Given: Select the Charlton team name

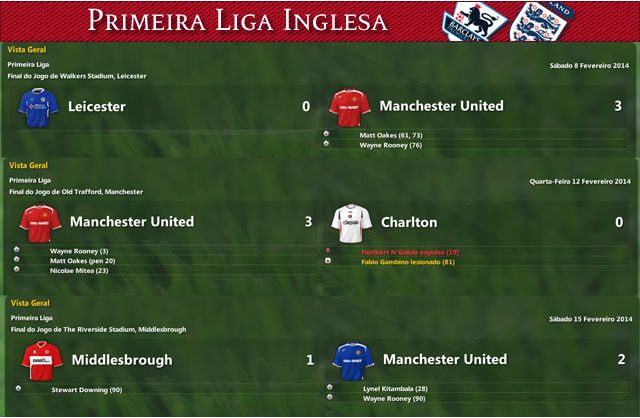Looking at the screenshot, I should pyautogui.click(x=409, y=222).
